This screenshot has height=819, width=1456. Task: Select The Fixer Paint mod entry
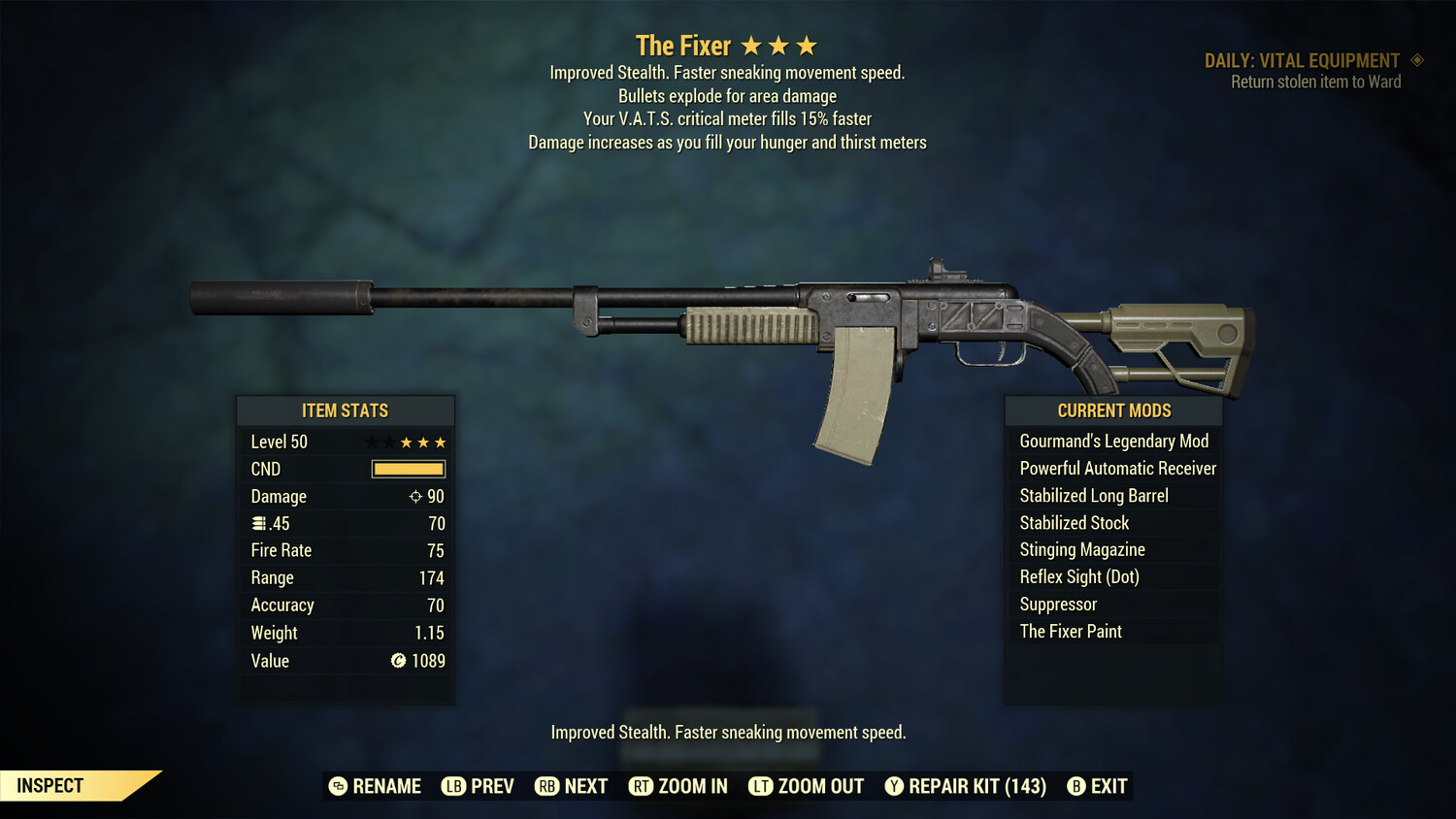tap(1070, 631)
